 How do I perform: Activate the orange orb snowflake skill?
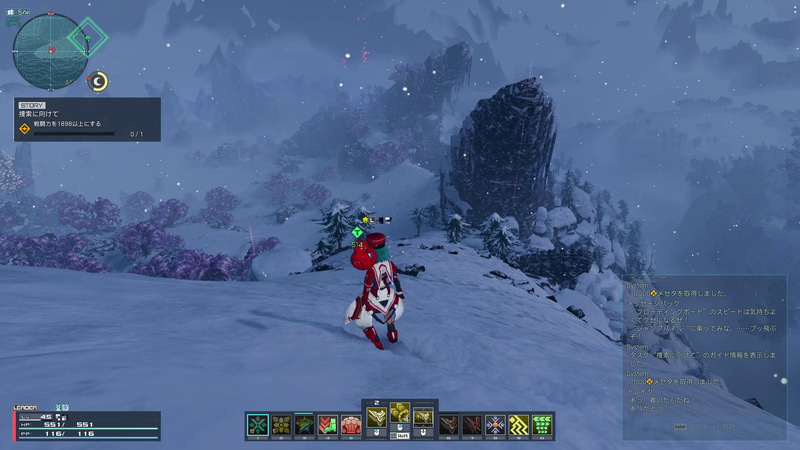pos(496,425)
